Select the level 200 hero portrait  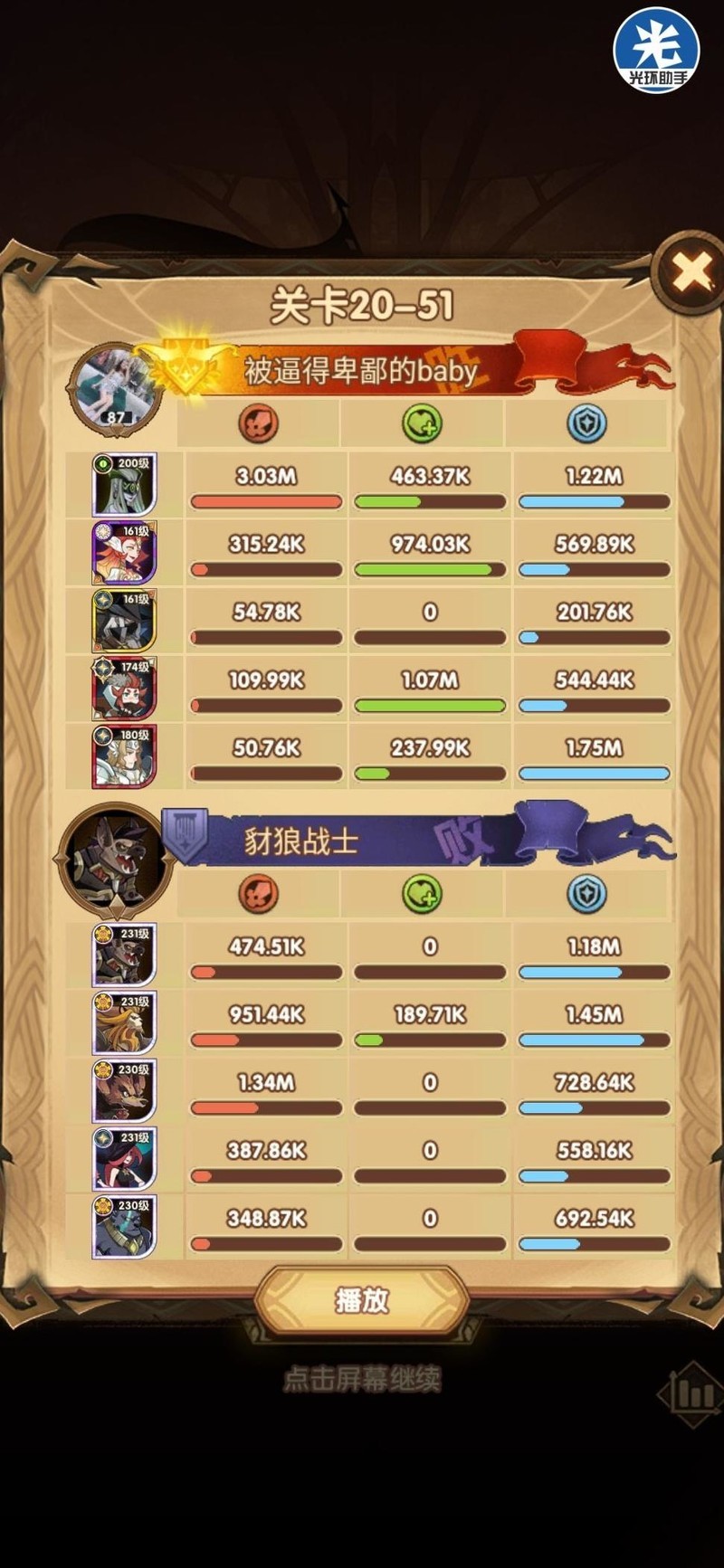click(124, 485)
